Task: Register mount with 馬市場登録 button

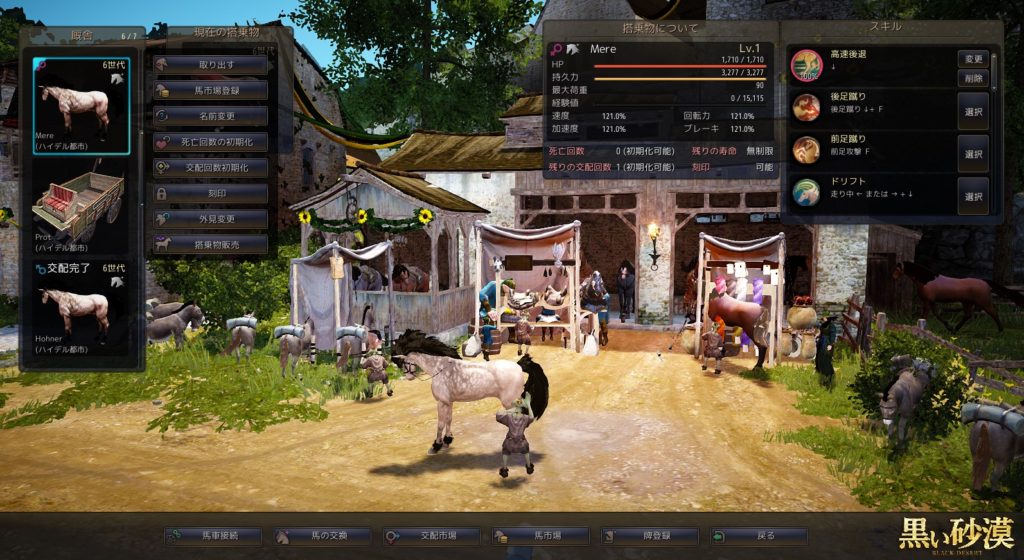Action: 210,90
